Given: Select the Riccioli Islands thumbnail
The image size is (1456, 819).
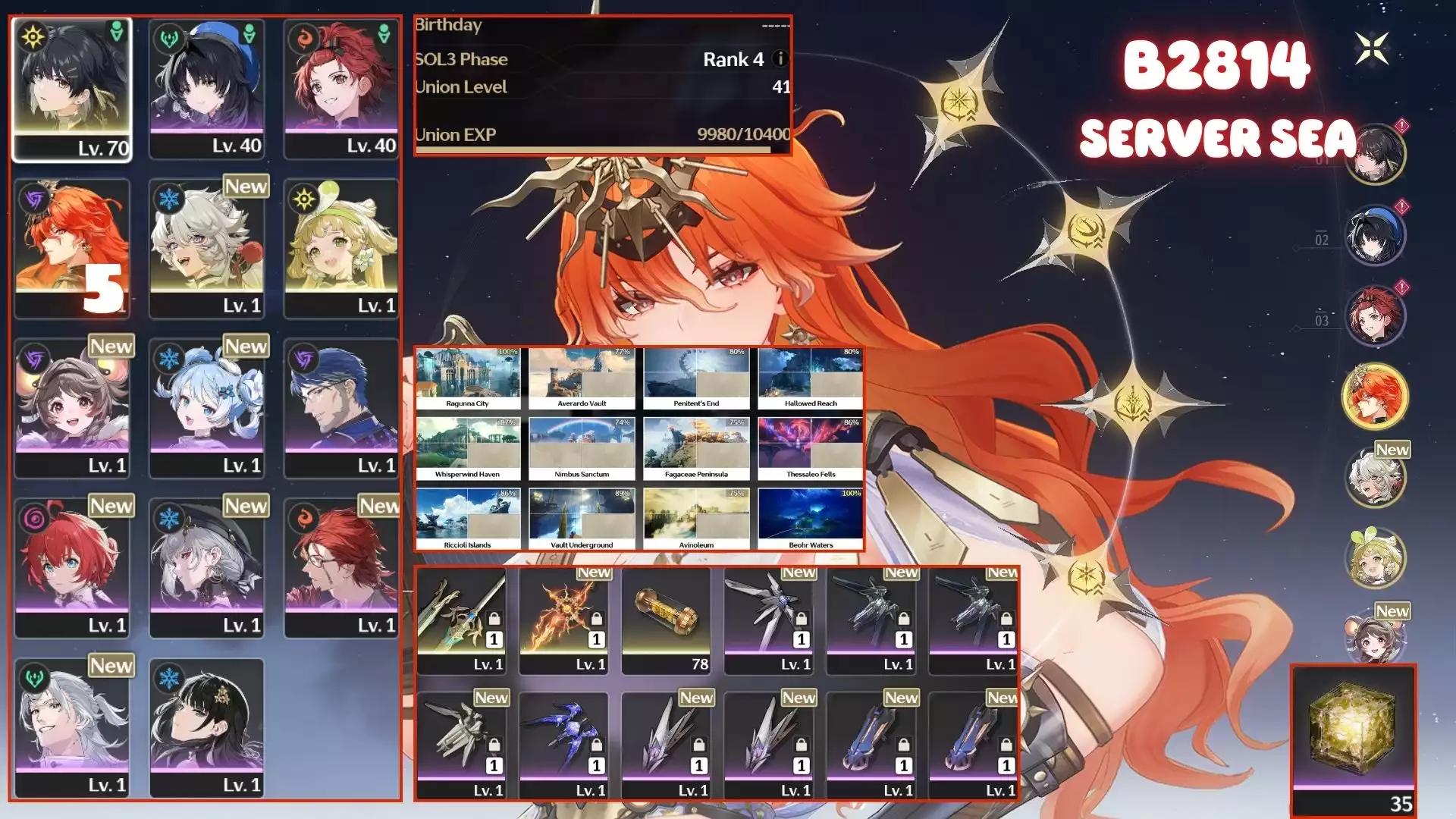Looking at the screenshot, I should tap(468, 519).
